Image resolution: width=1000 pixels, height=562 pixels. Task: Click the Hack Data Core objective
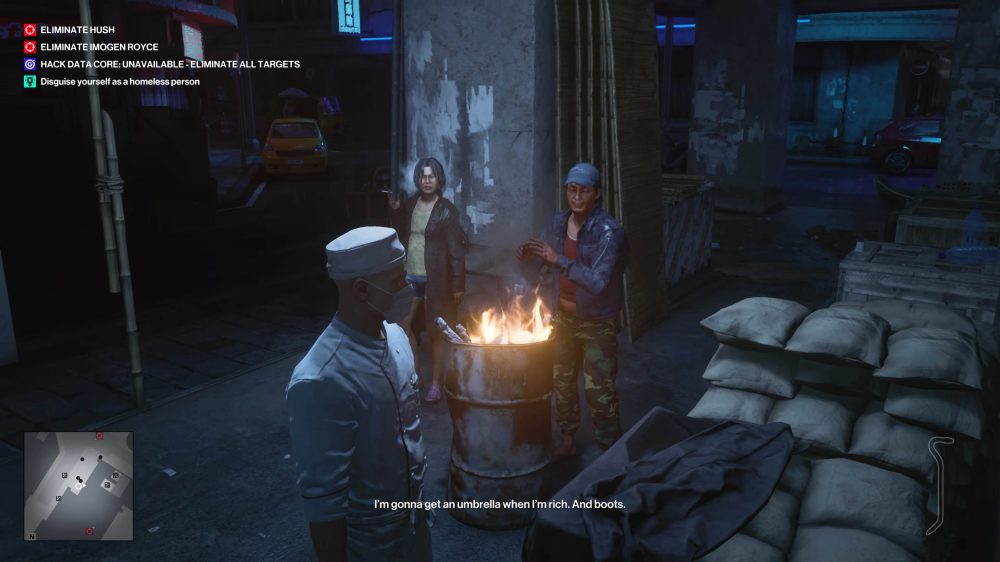(x=169, y=64)
